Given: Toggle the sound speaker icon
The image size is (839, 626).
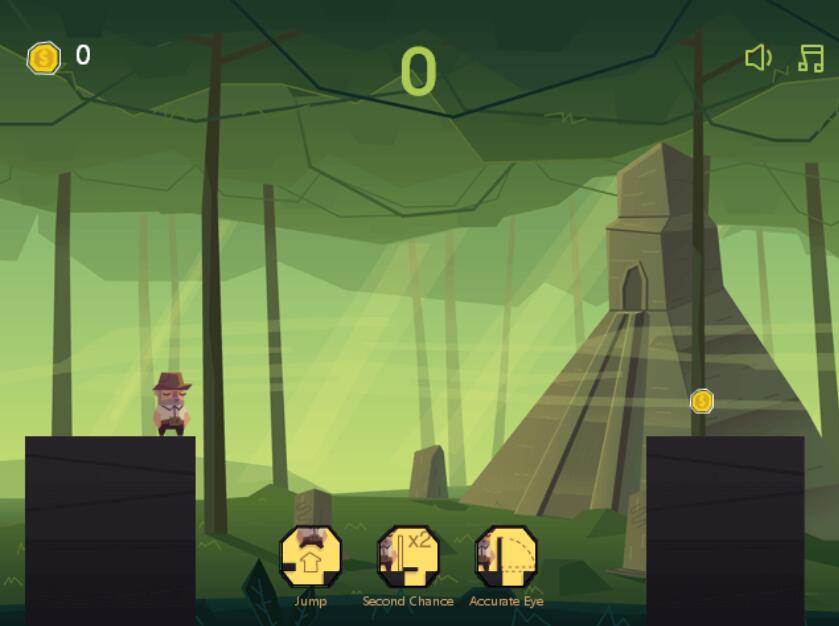Looking at the screenshot, I should pyautogui.click(x=758, y=58).
